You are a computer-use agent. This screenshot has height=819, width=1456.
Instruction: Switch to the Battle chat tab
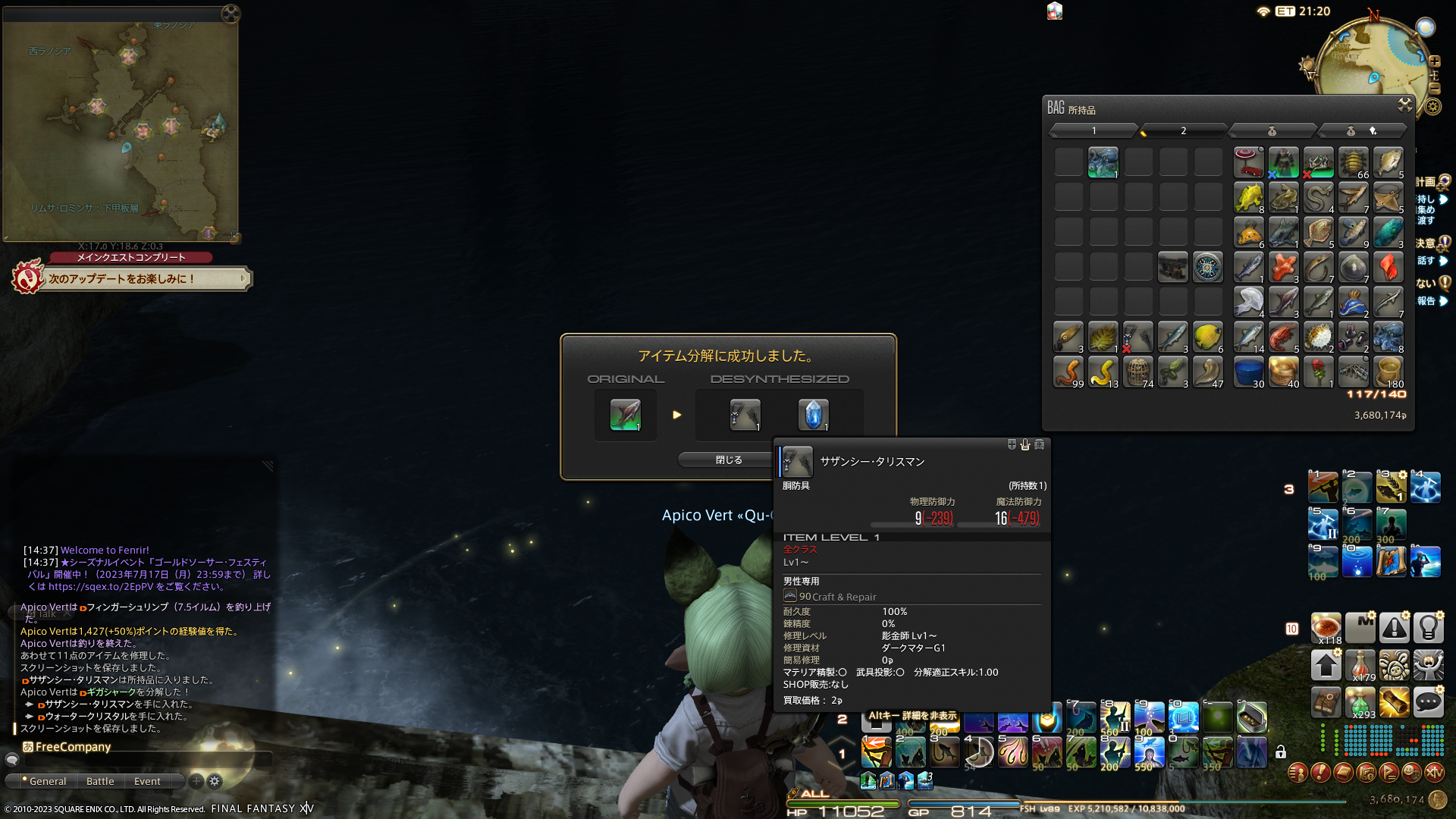(100, 781)
